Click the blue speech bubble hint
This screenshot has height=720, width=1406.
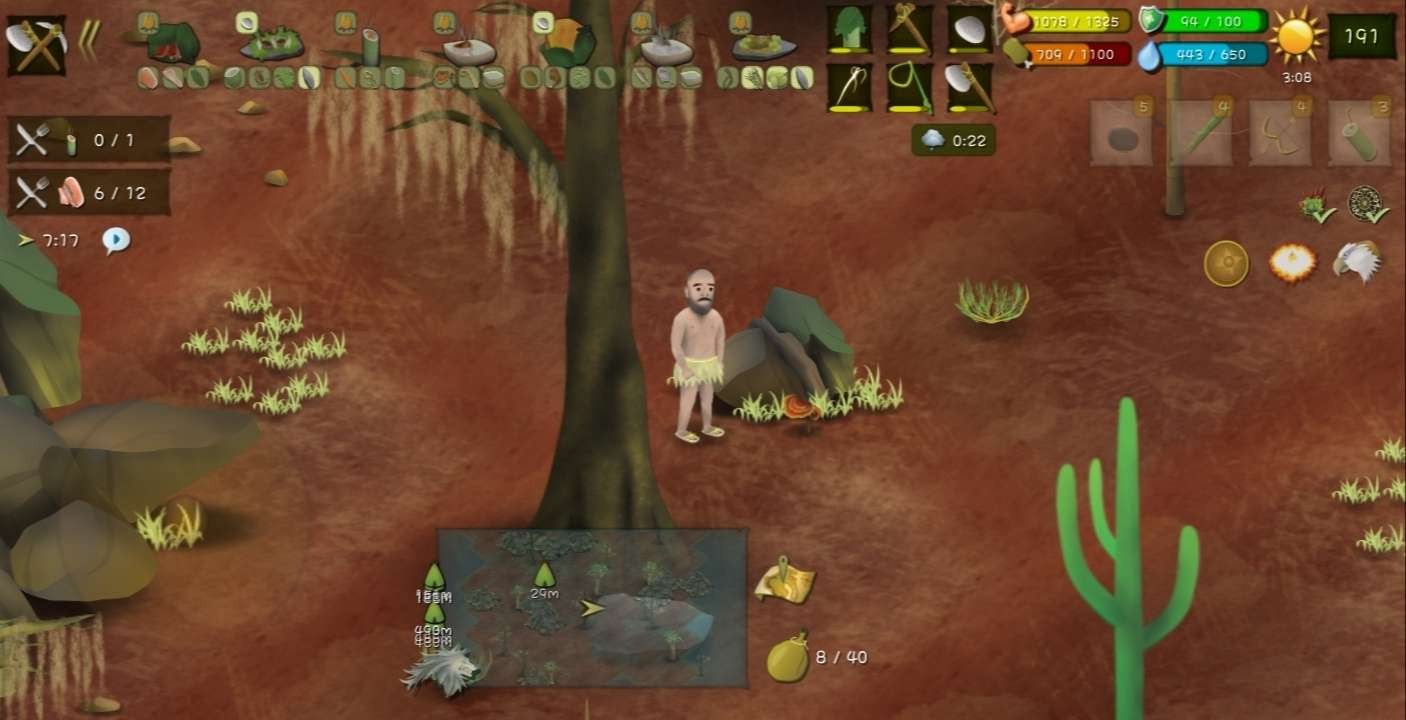(x=116, y=240)
